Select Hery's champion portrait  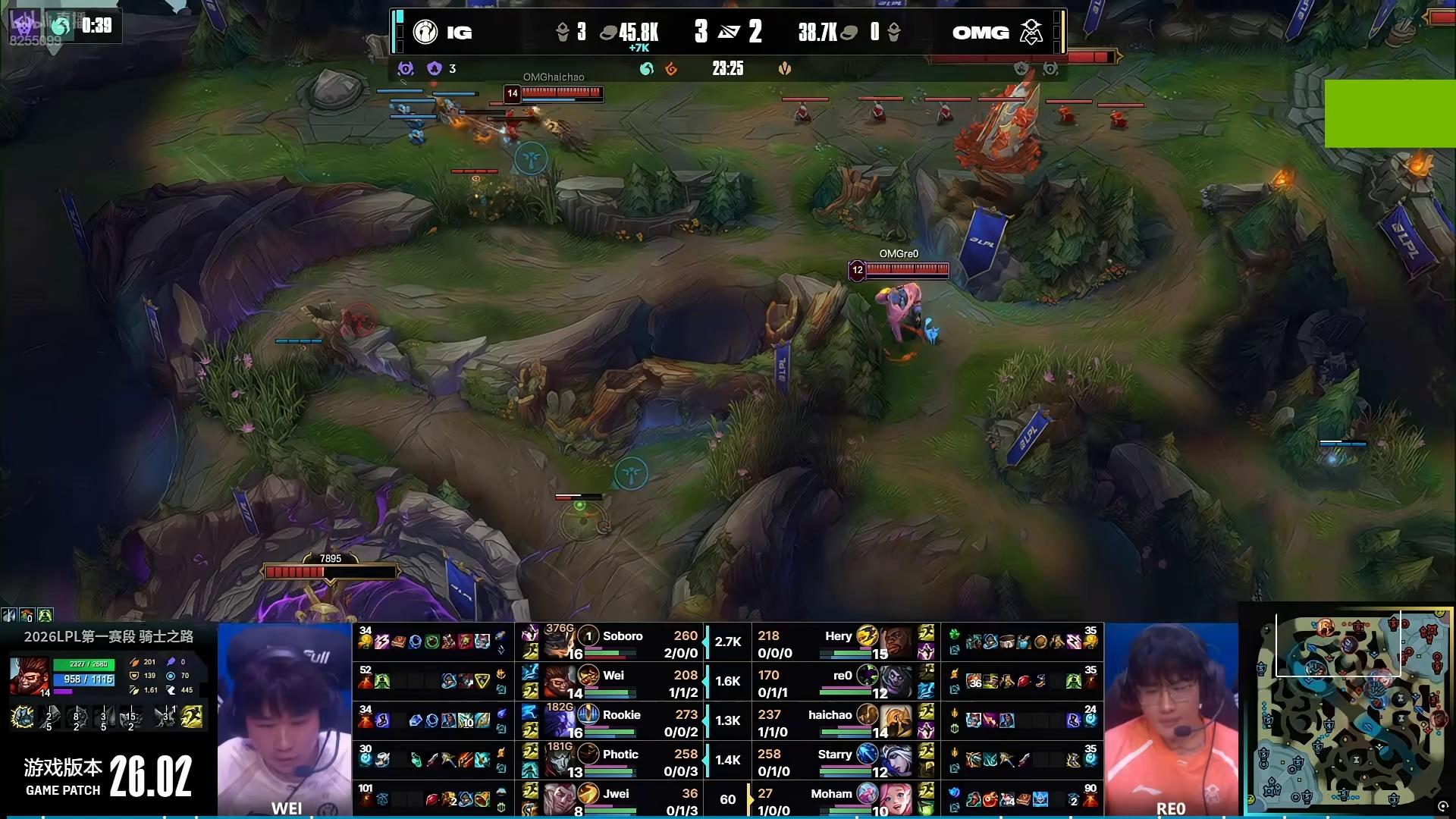[896, 642]
